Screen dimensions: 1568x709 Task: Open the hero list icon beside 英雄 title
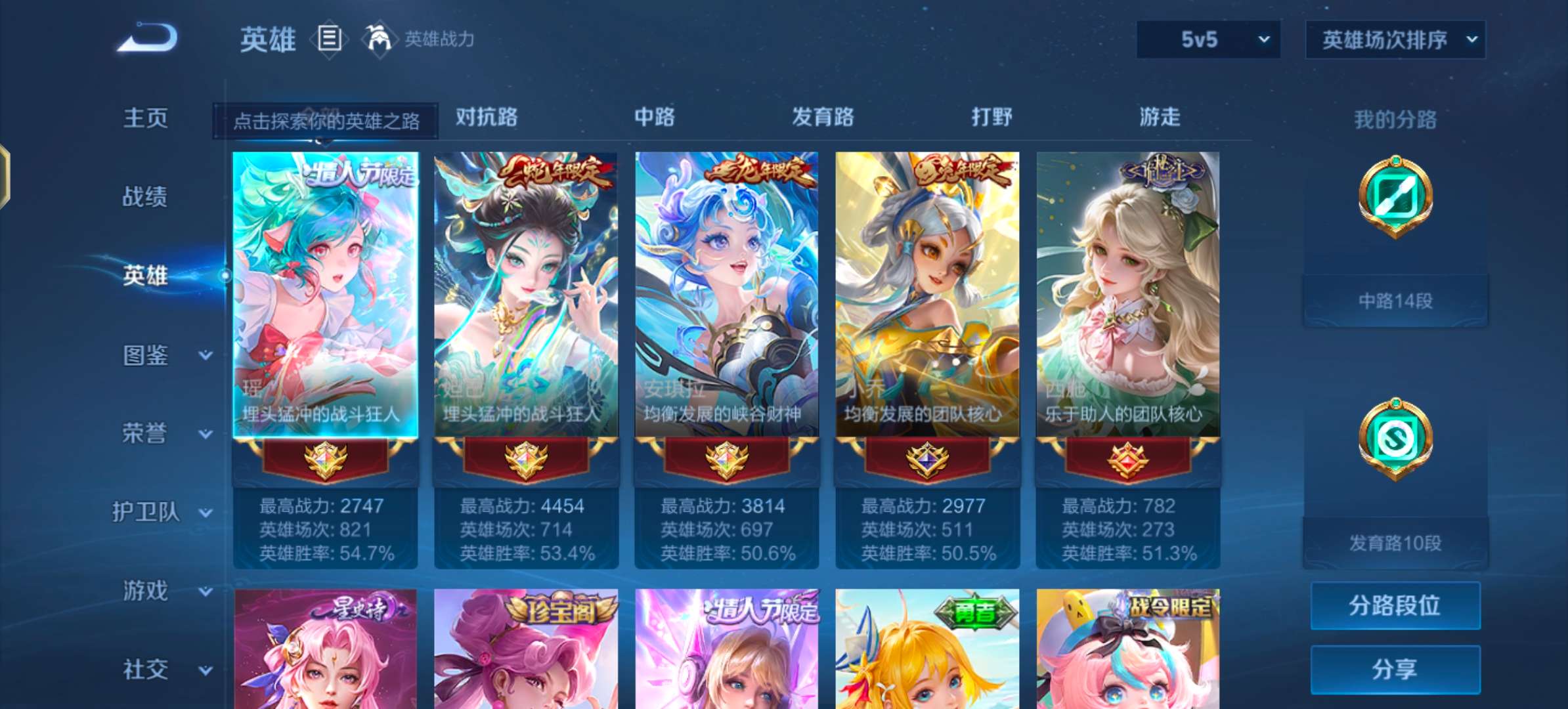point(329,39)
